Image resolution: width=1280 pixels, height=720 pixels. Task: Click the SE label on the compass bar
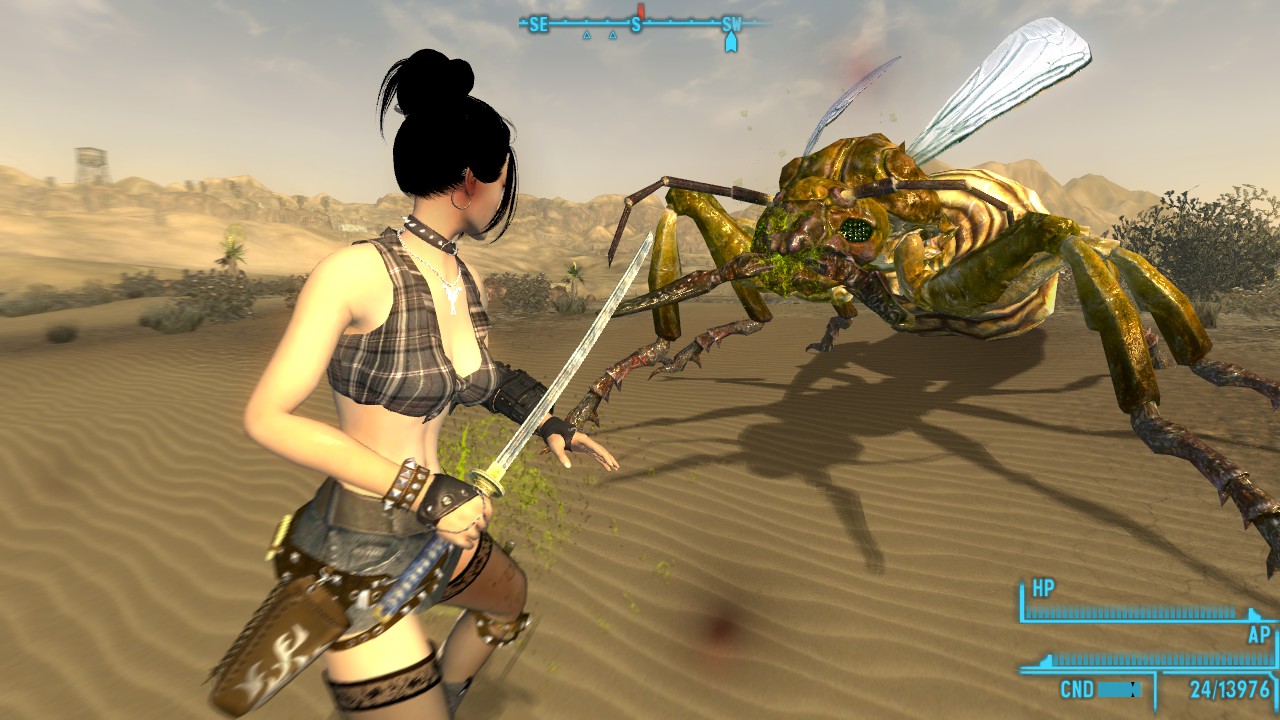539,22
